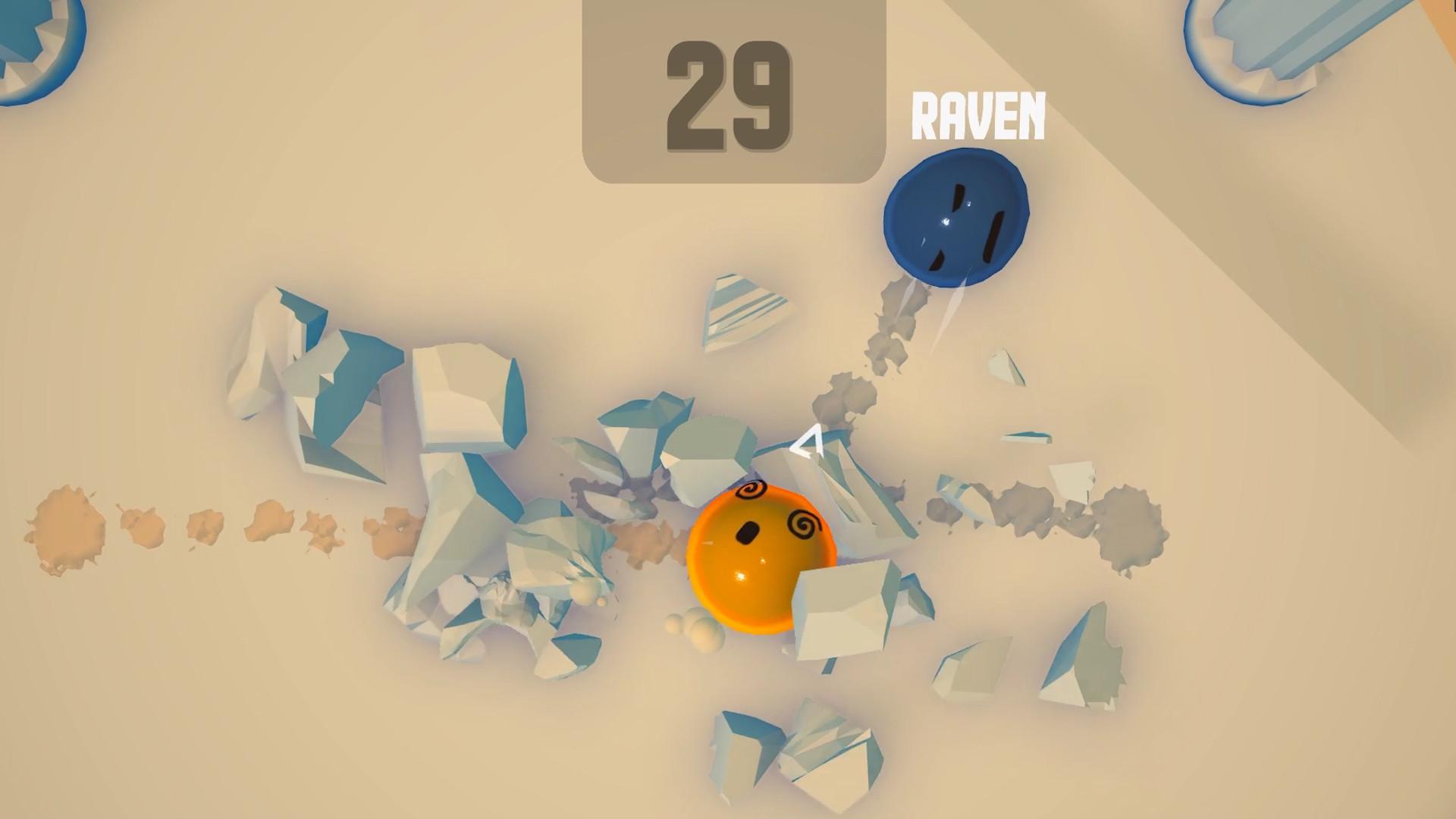Select the blue RAVEN ball
Image resolution: width=1456 pixels, height=819 pixels.
[x=955, y=220]
